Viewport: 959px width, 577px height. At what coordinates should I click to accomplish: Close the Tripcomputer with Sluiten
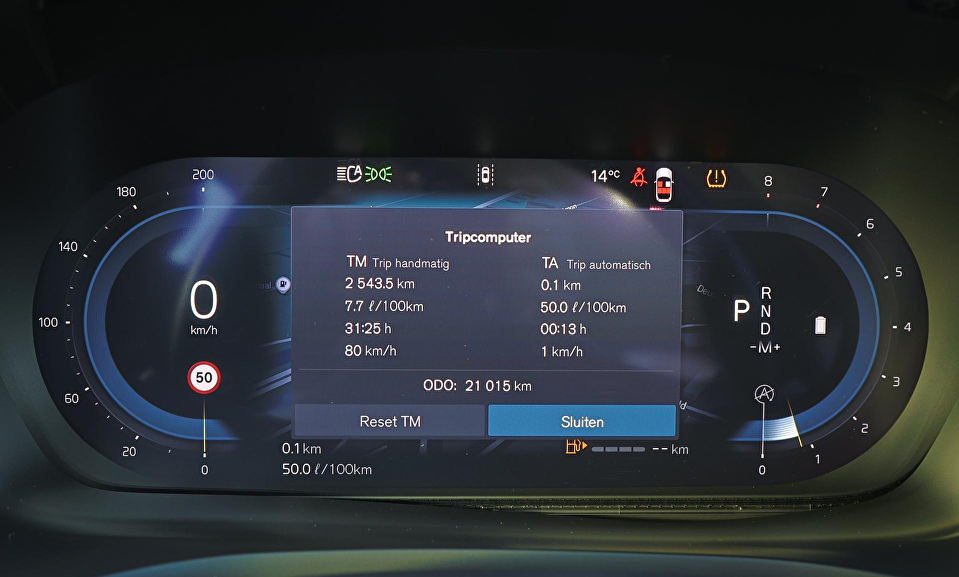point(582,421)
